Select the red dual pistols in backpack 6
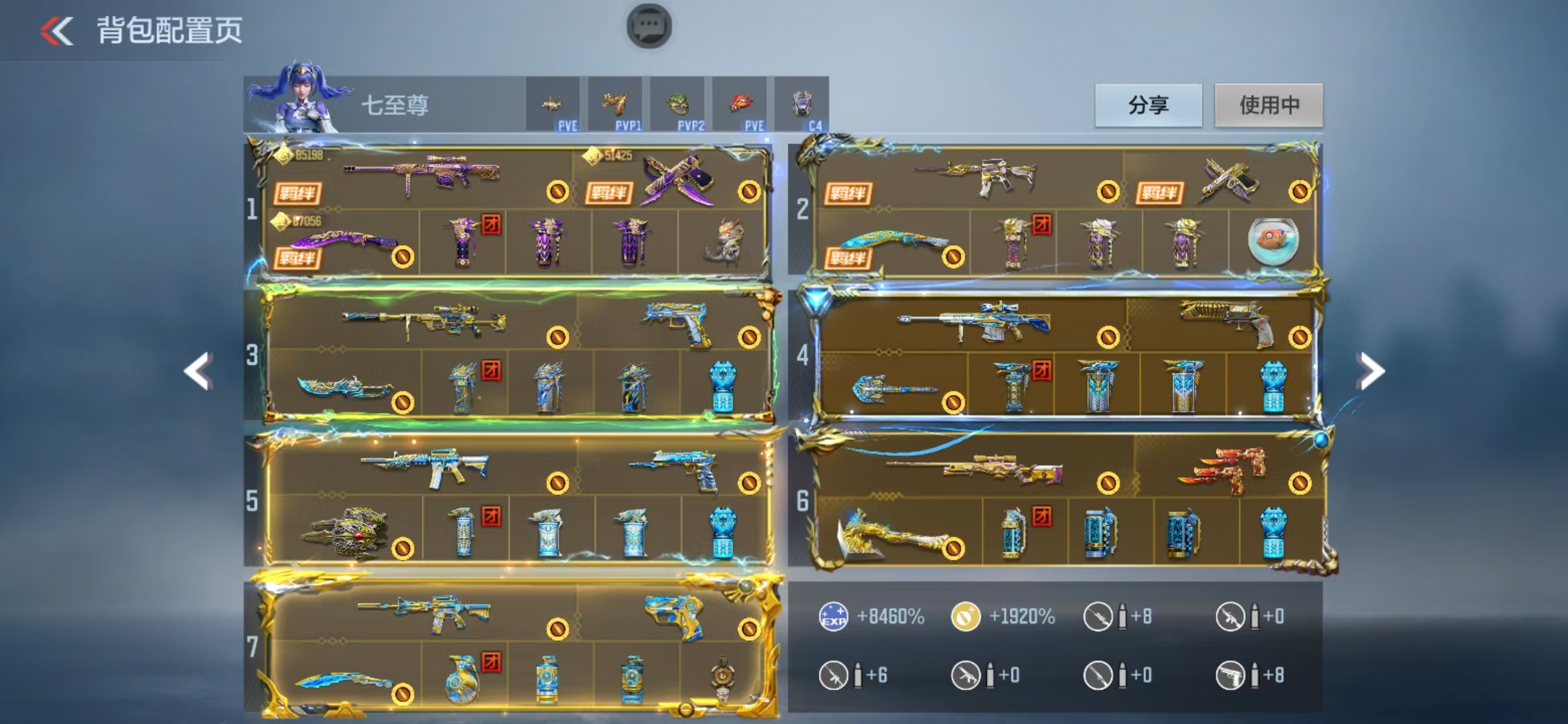The height and width of the screenshot is (724, 1568). [x=1223, y=469]
